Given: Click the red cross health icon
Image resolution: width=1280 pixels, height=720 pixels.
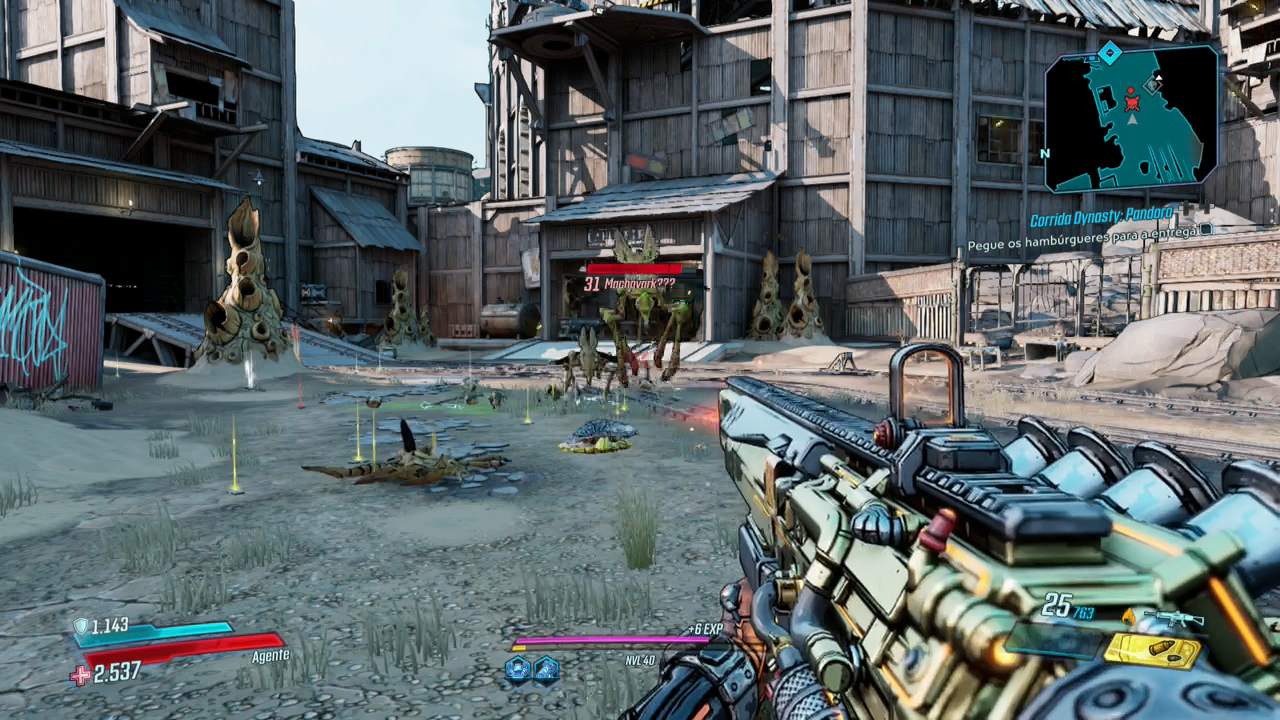Looking at the screenshot, I should pyautogui.click(x=80, y=676).
